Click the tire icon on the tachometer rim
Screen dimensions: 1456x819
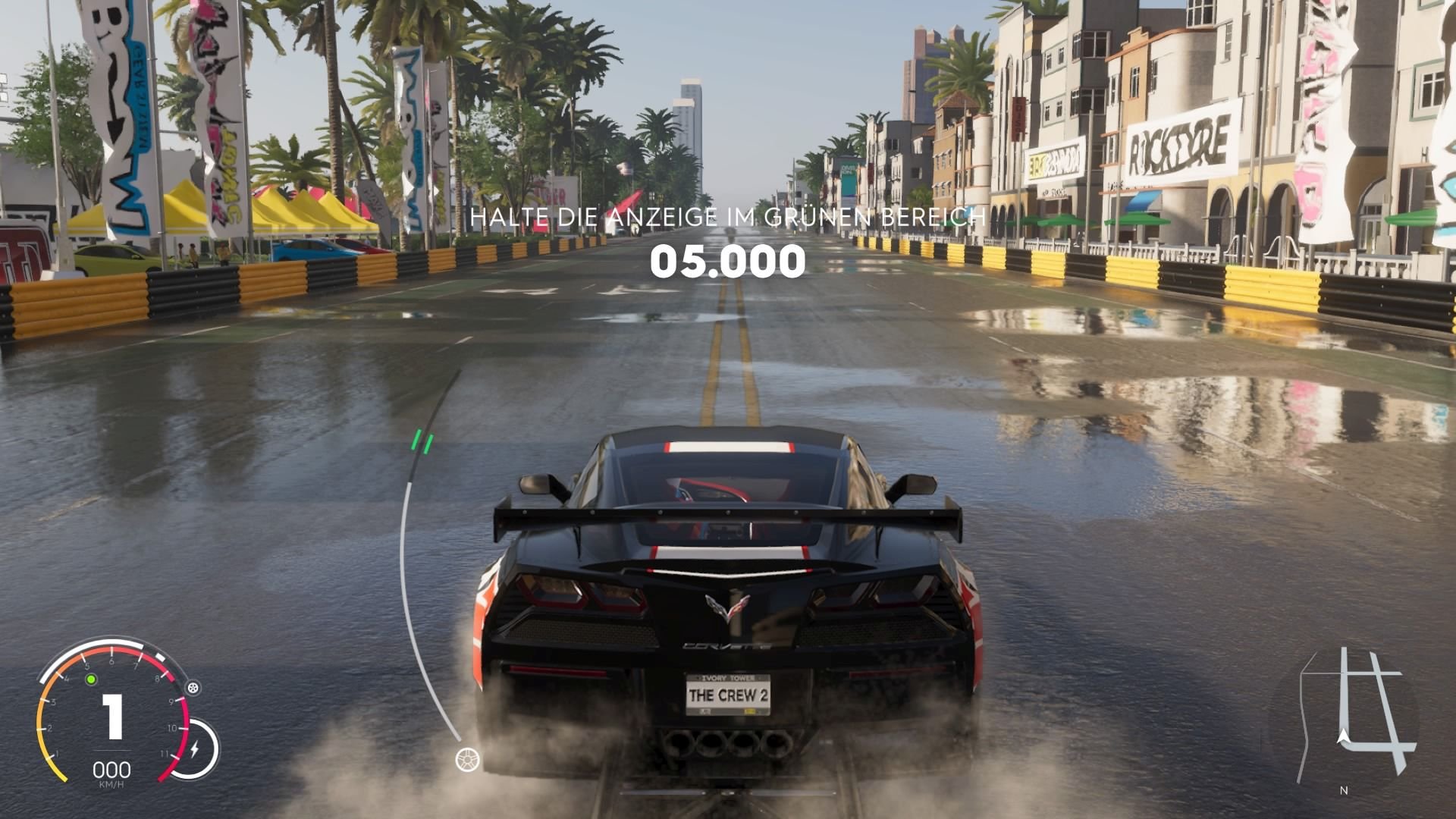coord(193,688)
